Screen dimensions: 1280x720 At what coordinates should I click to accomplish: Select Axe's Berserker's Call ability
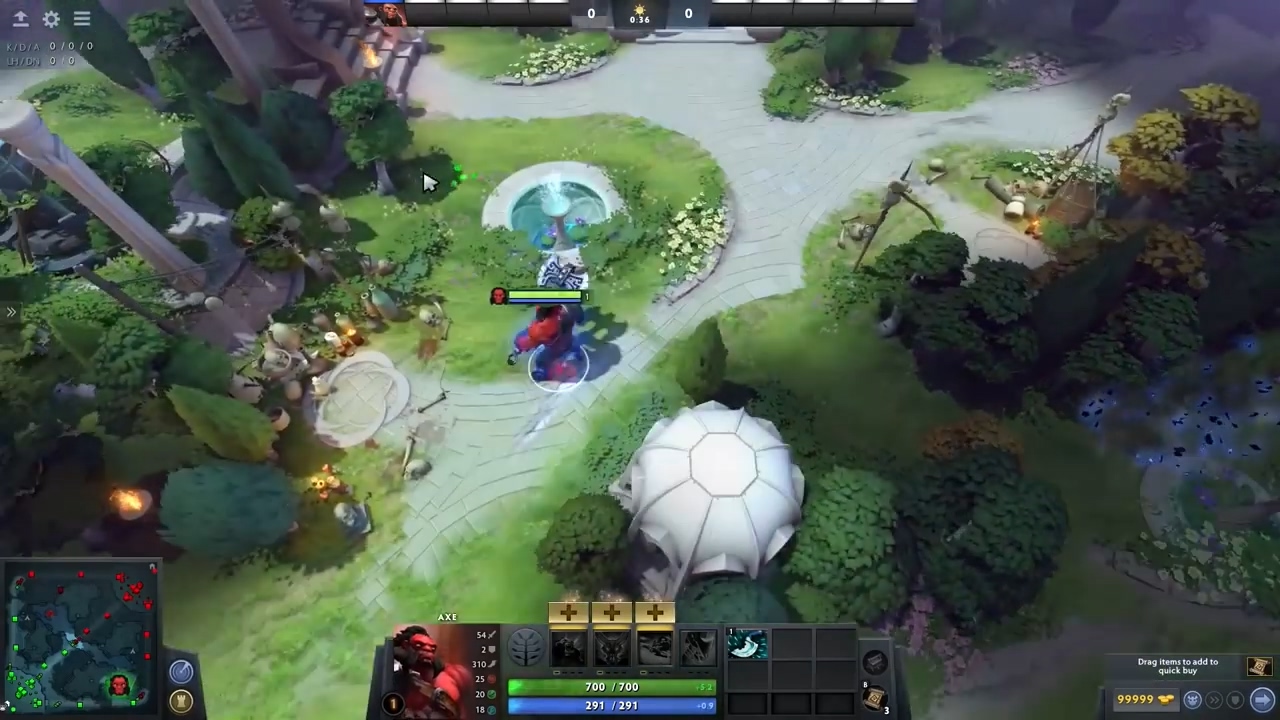coord(566,648)
